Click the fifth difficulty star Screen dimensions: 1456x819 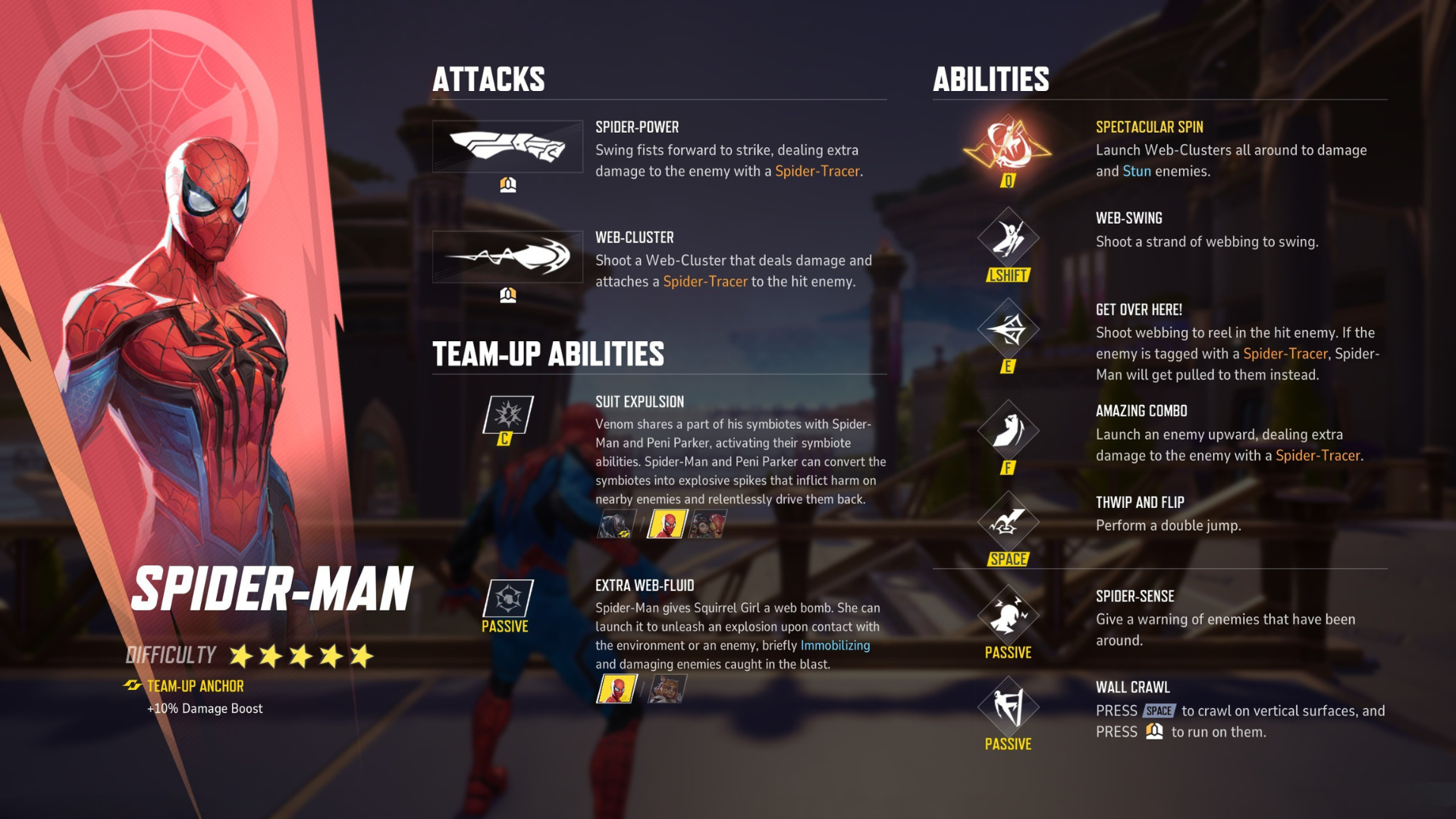click(362, 657)
